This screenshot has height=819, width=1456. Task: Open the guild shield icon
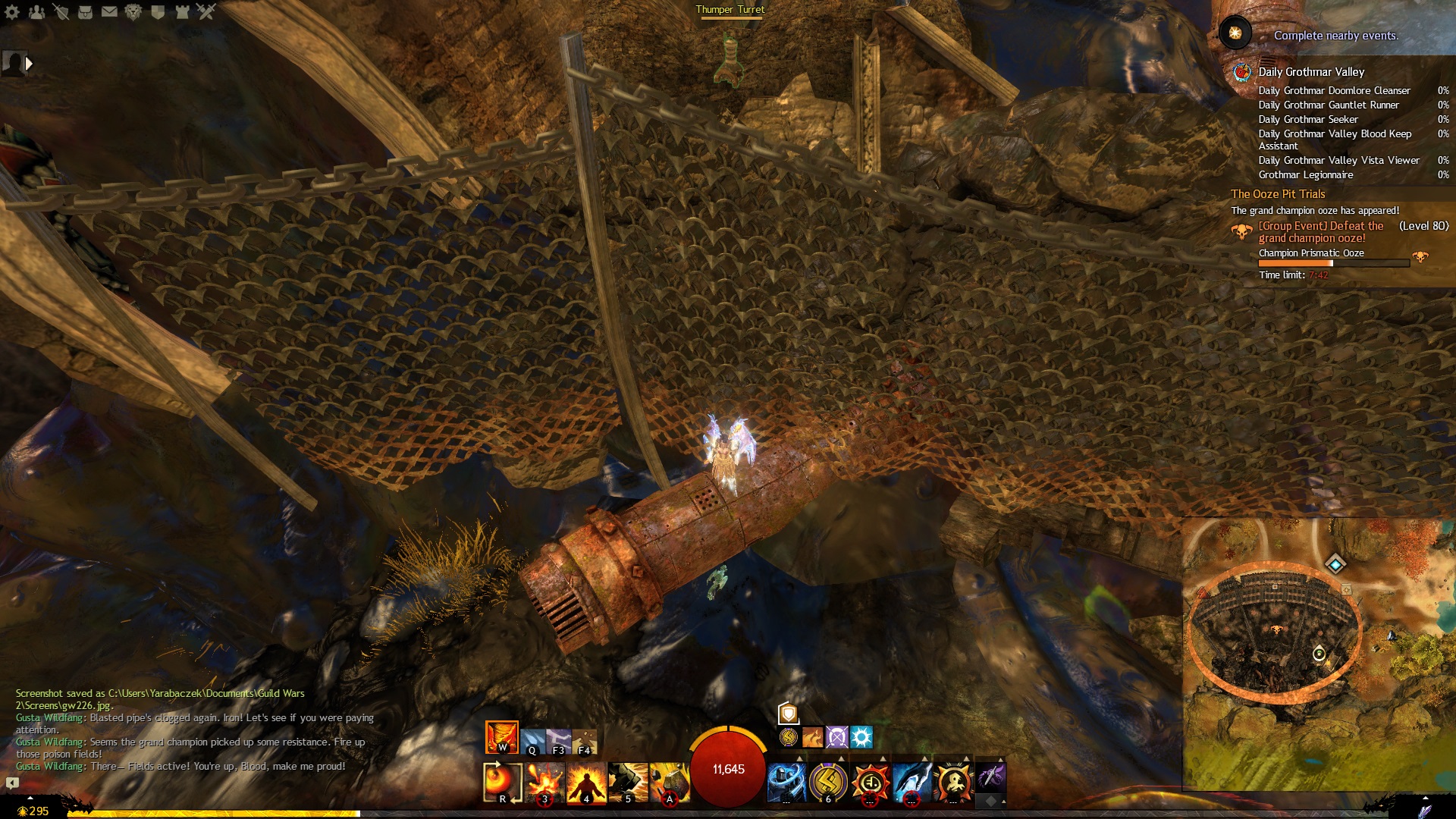pos(158,11)
